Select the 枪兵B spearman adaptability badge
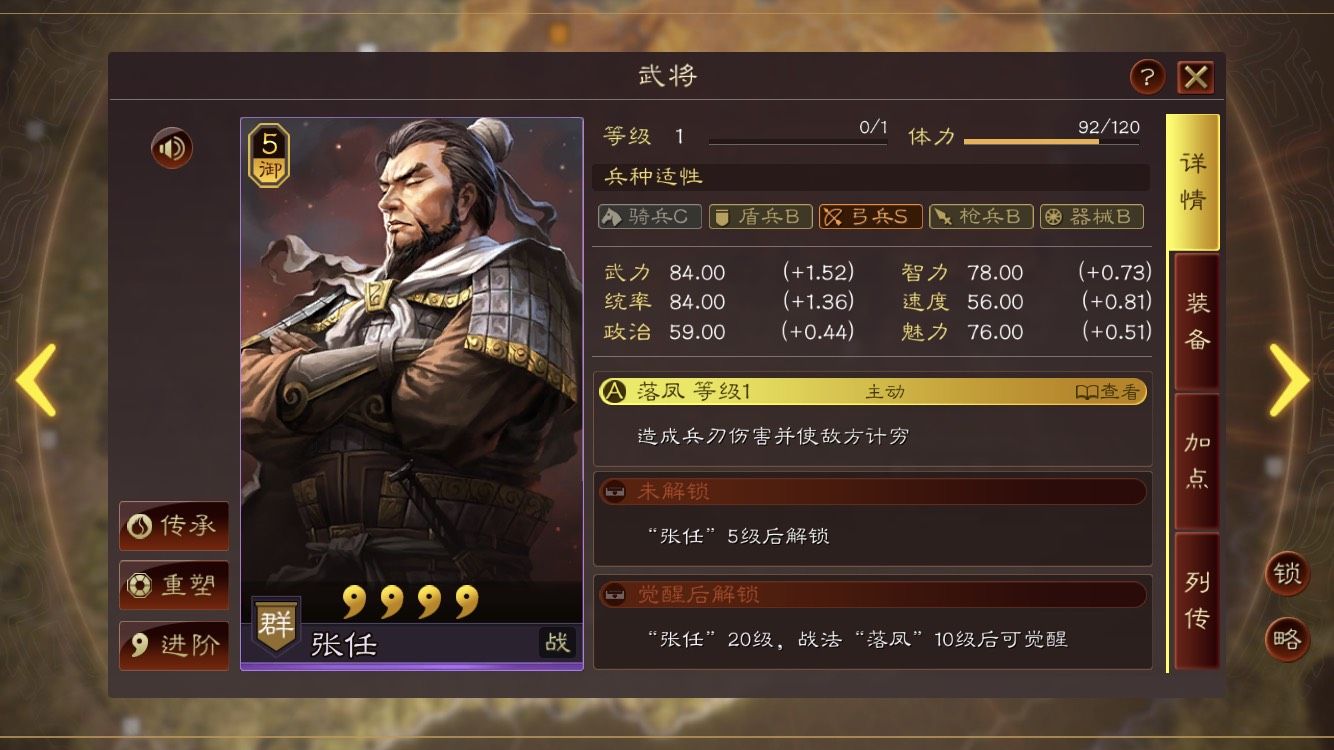 pyautogui.click(x=981, y=216)
